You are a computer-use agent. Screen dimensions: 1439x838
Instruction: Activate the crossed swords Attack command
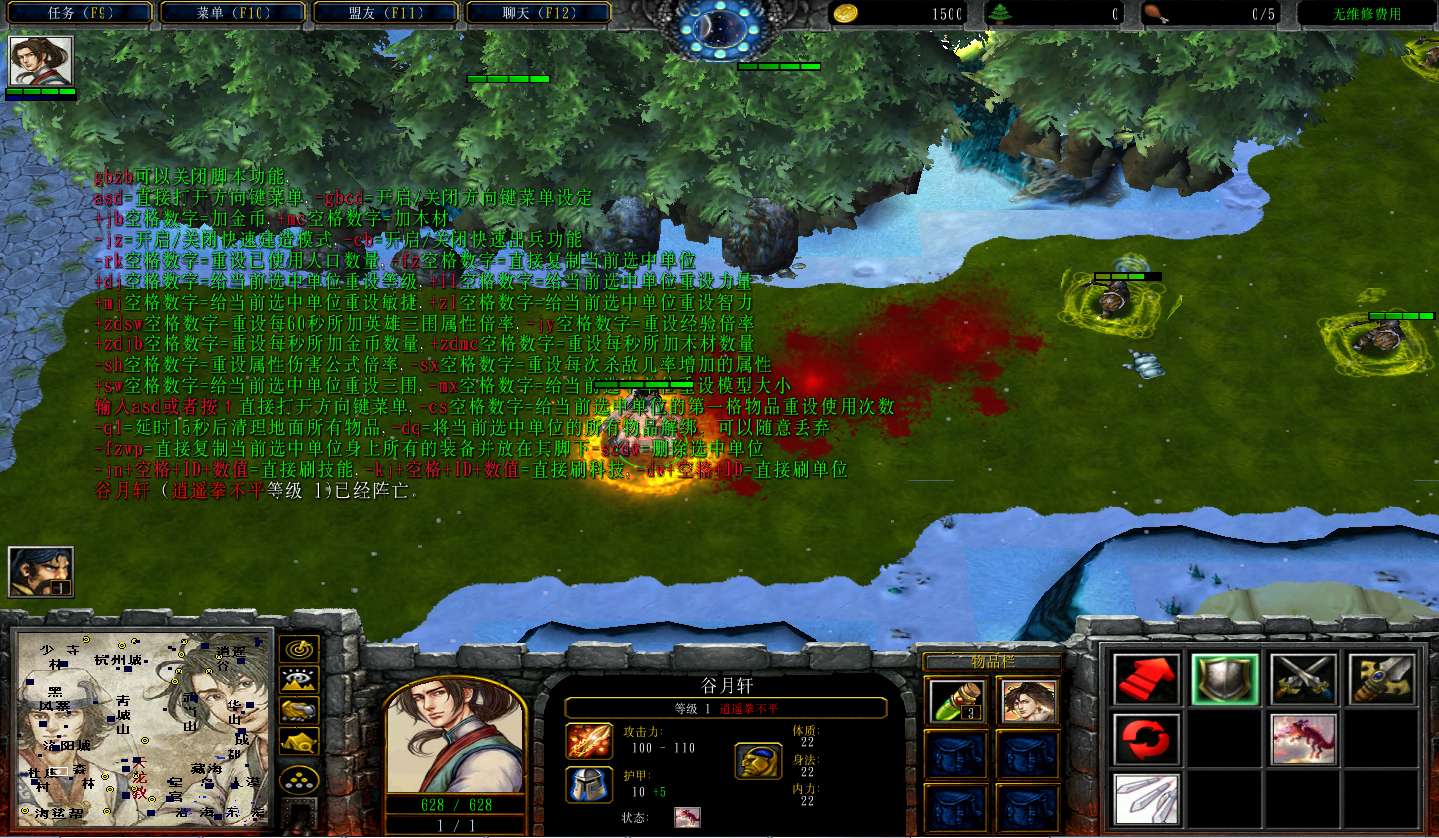[1303, 680]
